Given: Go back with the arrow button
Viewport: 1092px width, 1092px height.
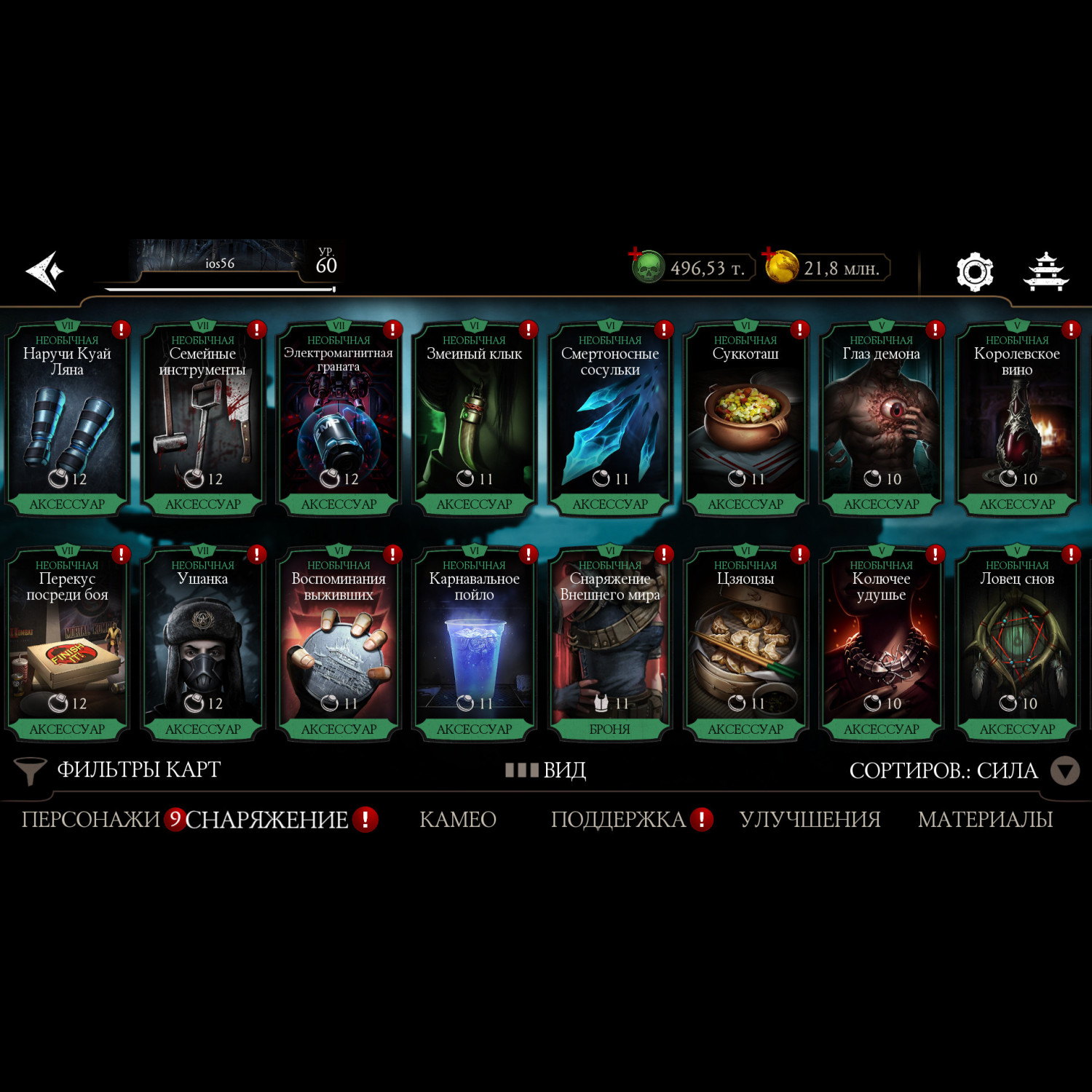Looking at the screenshot, I should pyautogui.click(x=45, y=272).
